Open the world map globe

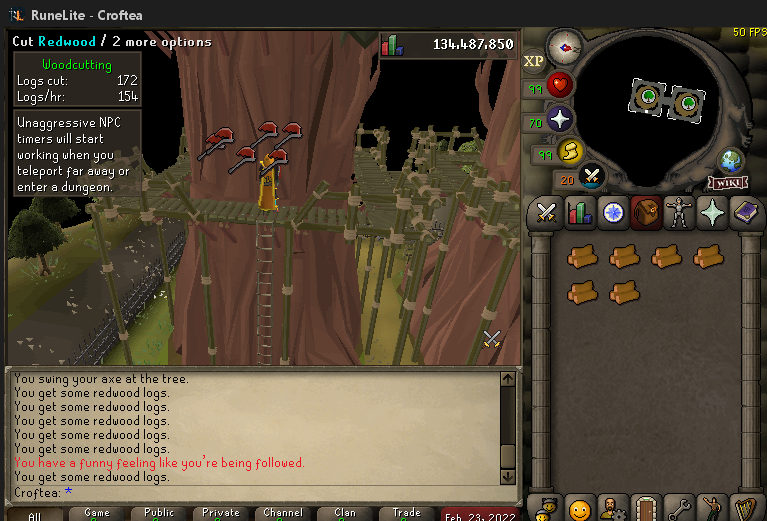pyautogui.click(x=731, y=160)
